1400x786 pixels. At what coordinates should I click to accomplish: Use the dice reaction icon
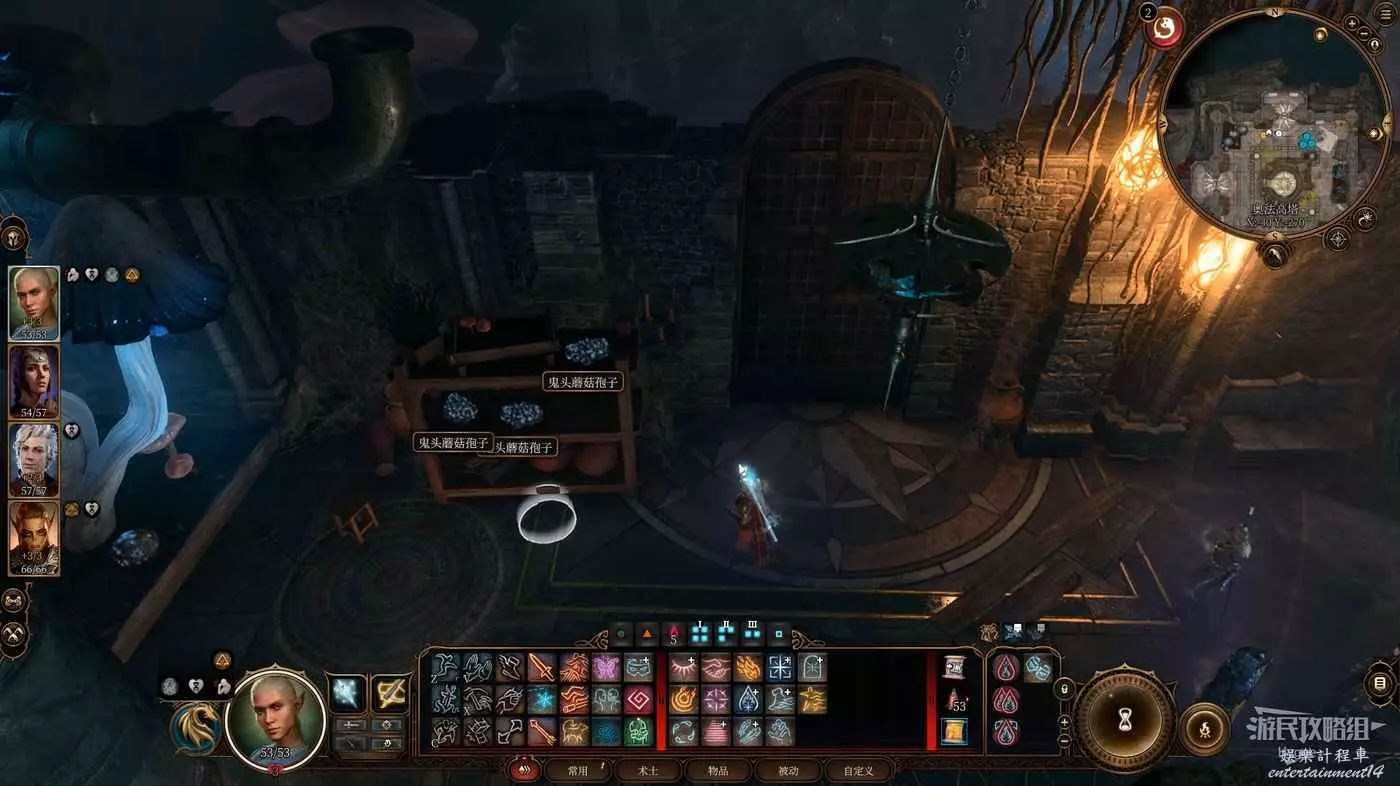tap(1038, 668)
